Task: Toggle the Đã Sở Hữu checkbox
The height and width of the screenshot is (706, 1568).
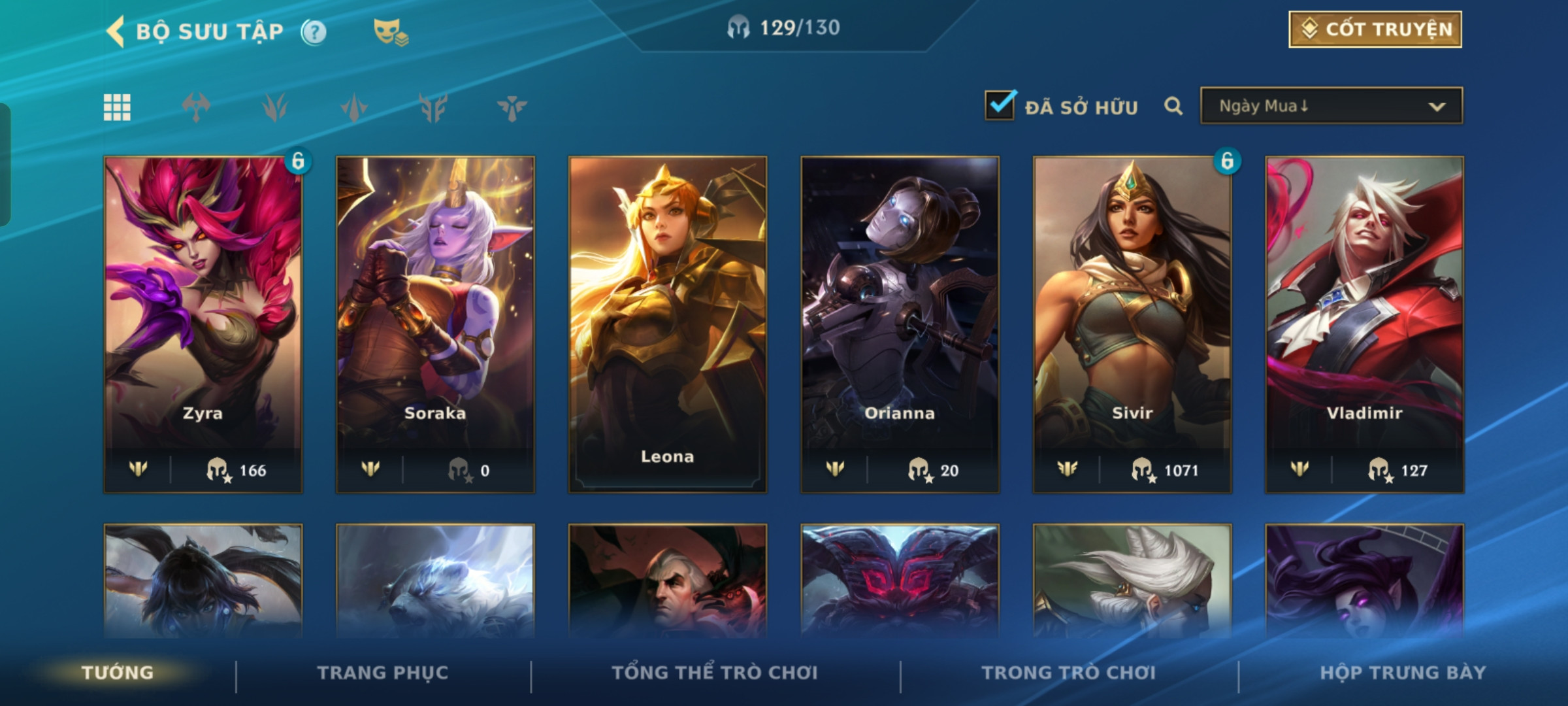Action: [x=1000, y=106]
